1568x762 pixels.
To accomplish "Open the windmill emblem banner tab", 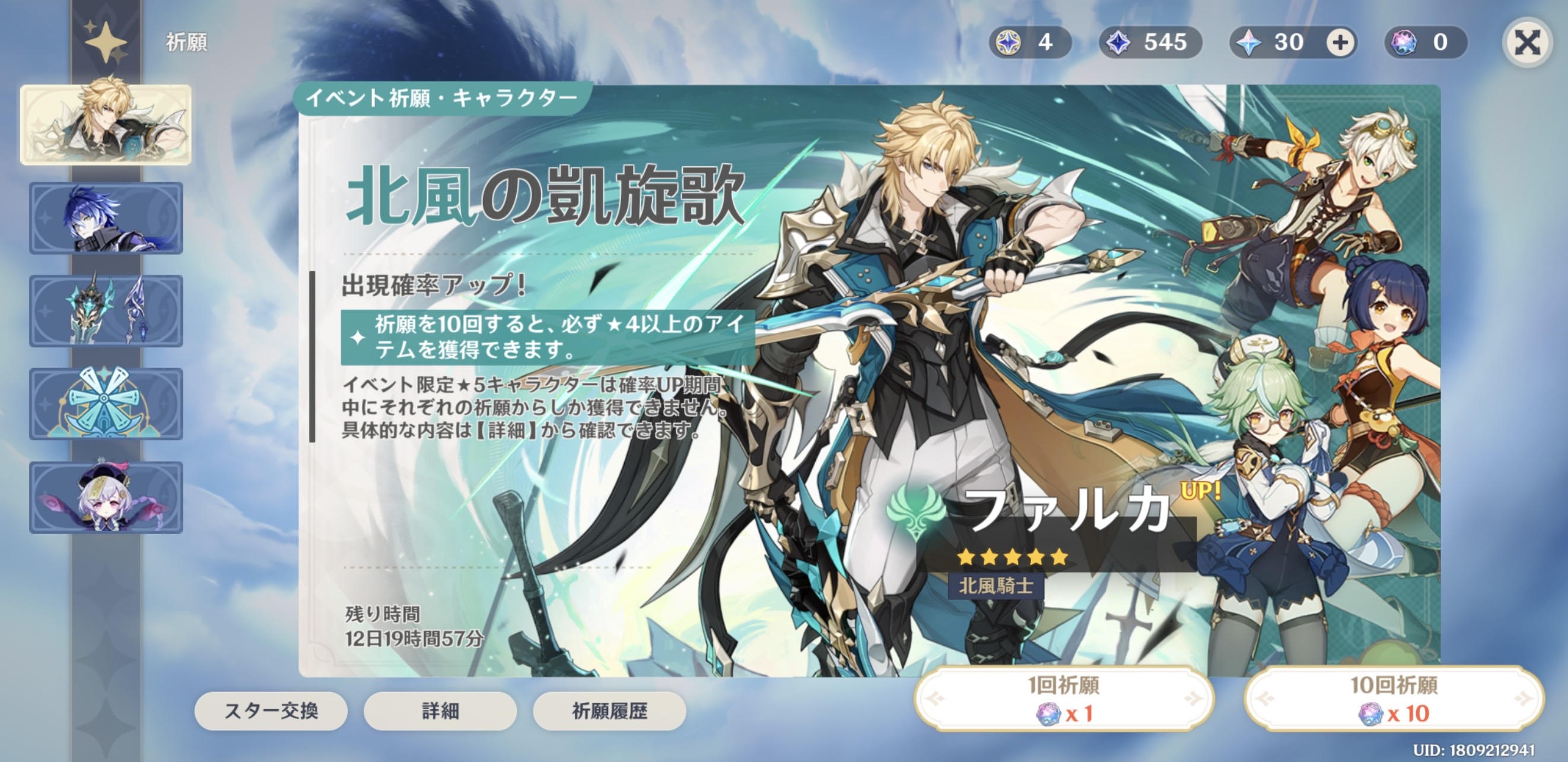I will coord(106,404).
